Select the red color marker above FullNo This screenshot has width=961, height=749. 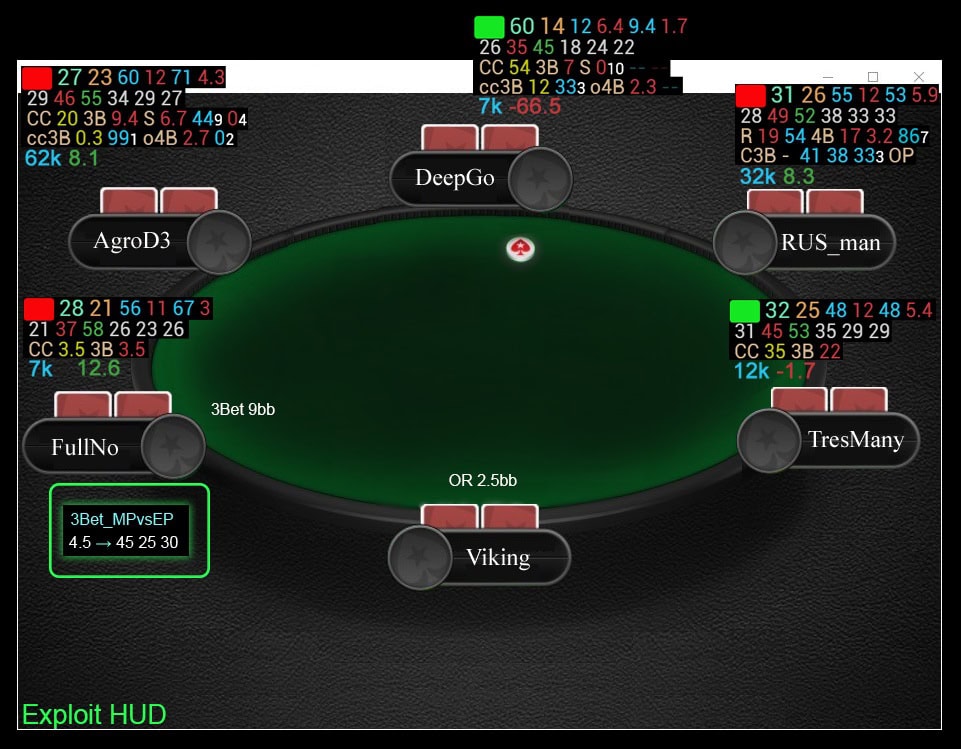[39, 309]
